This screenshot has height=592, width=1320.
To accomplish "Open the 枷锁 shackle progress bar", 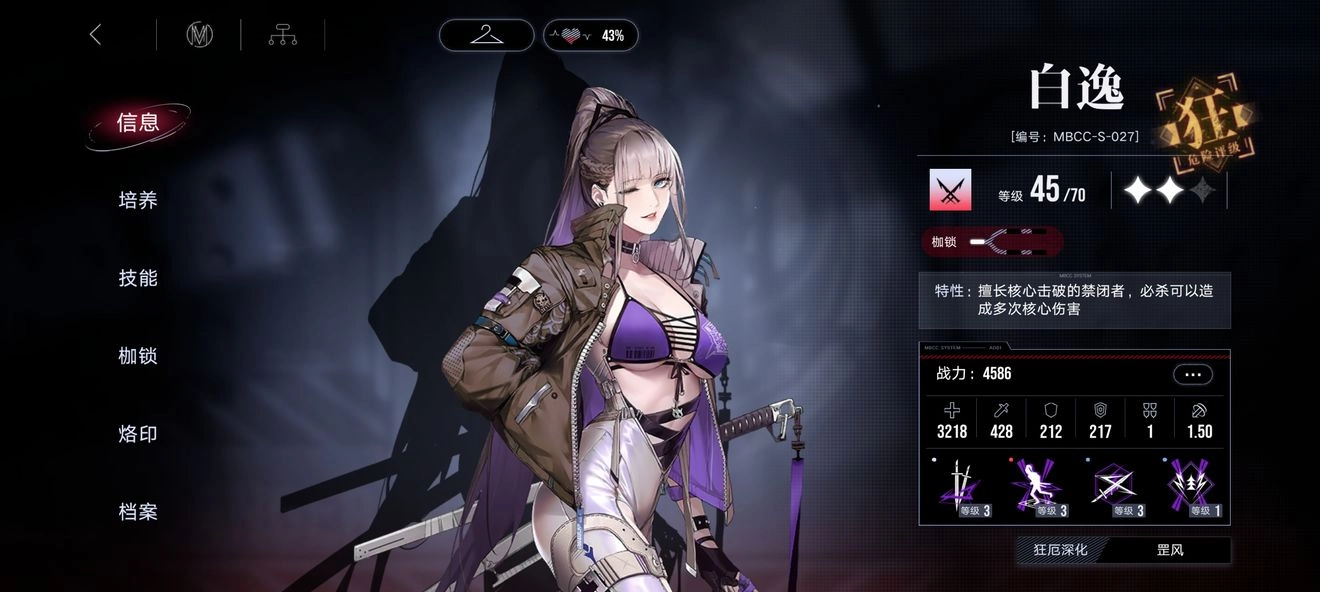I will [x=991, y=241].
